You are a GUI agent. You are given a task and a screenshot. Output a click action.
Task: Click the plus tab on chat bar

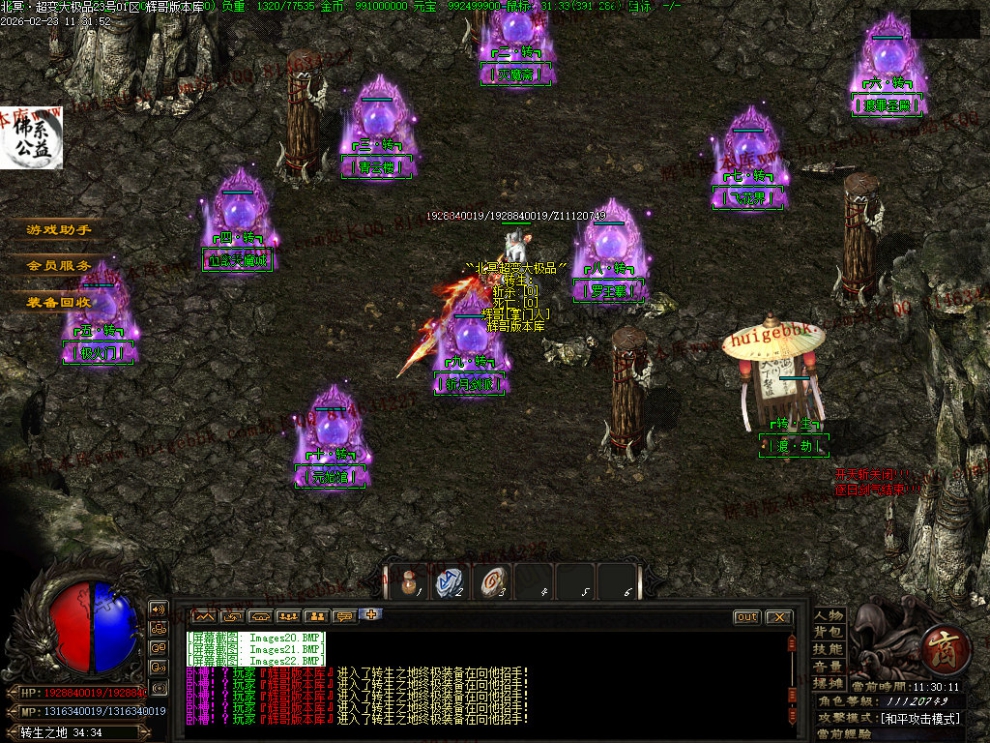coord(371,615)
